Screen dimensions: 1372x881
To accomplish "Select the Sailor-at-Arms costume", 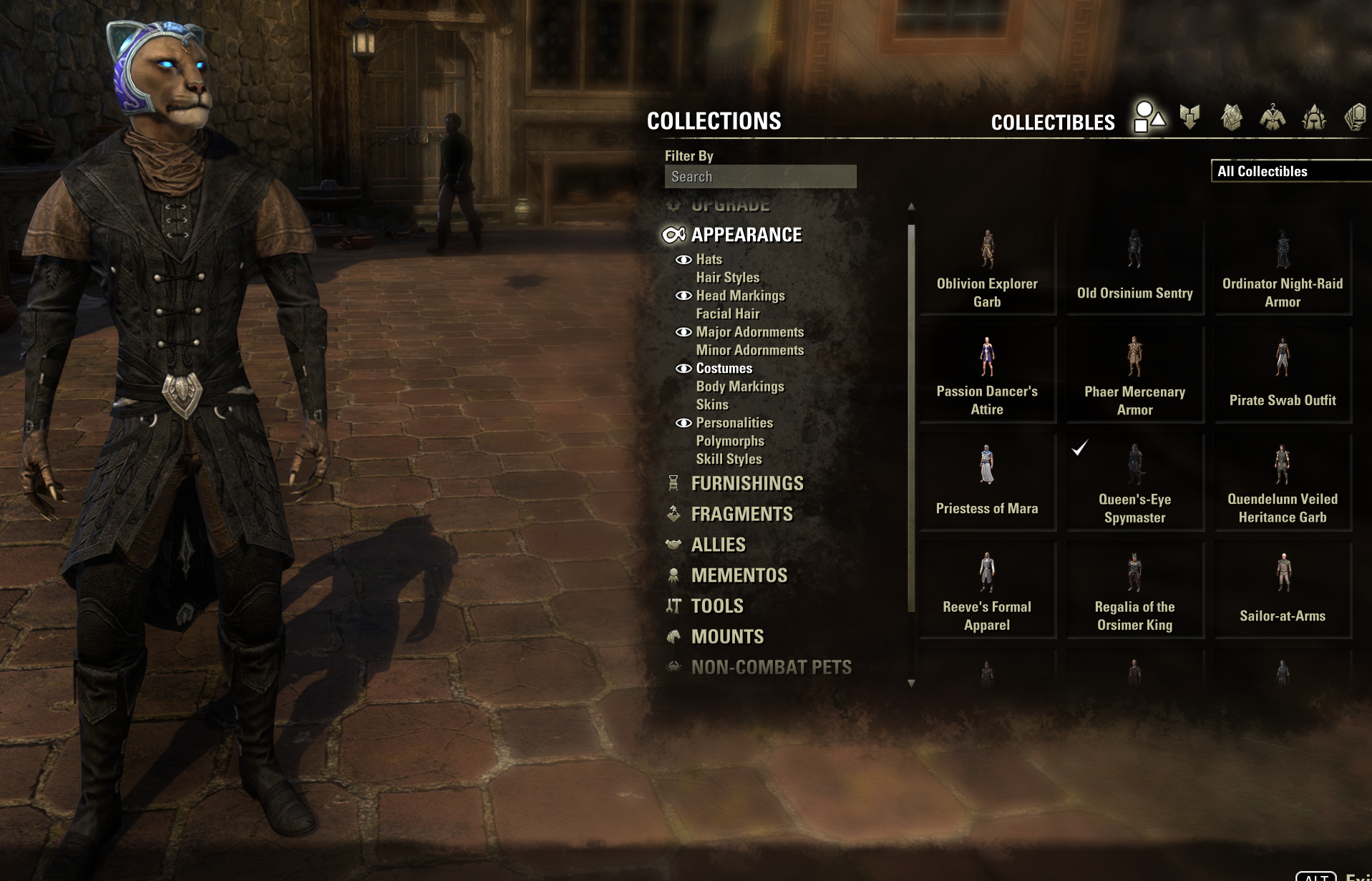I will point(1282,590).
